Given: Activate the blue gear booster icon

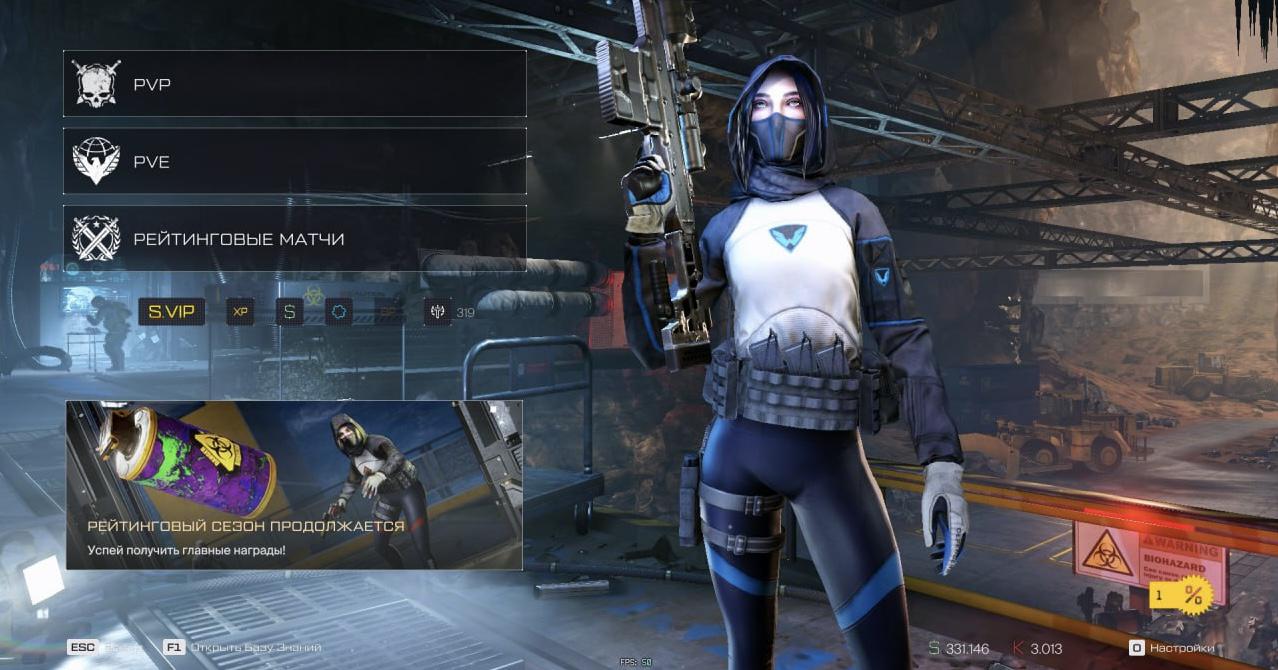Looking at the screenshot, I should click(x=339, y=312).
